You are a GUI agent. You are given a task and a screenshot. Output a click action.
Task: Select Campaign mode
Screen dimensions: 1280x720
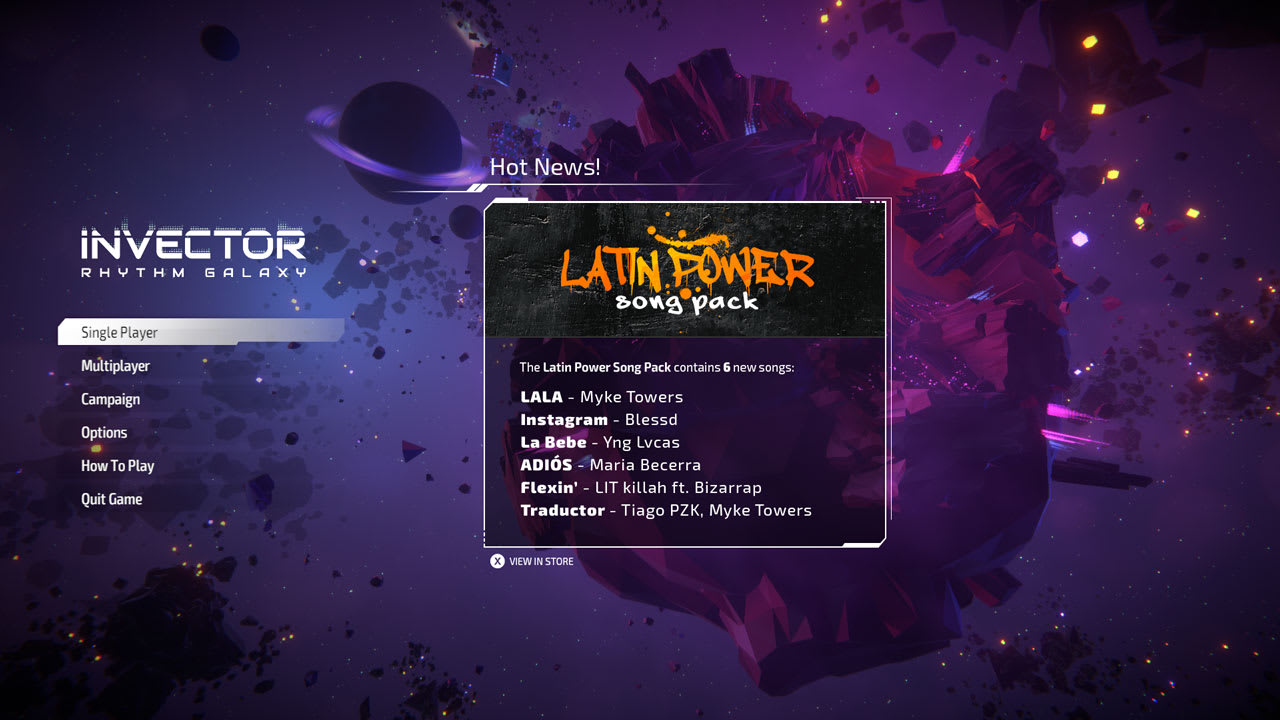110,399
